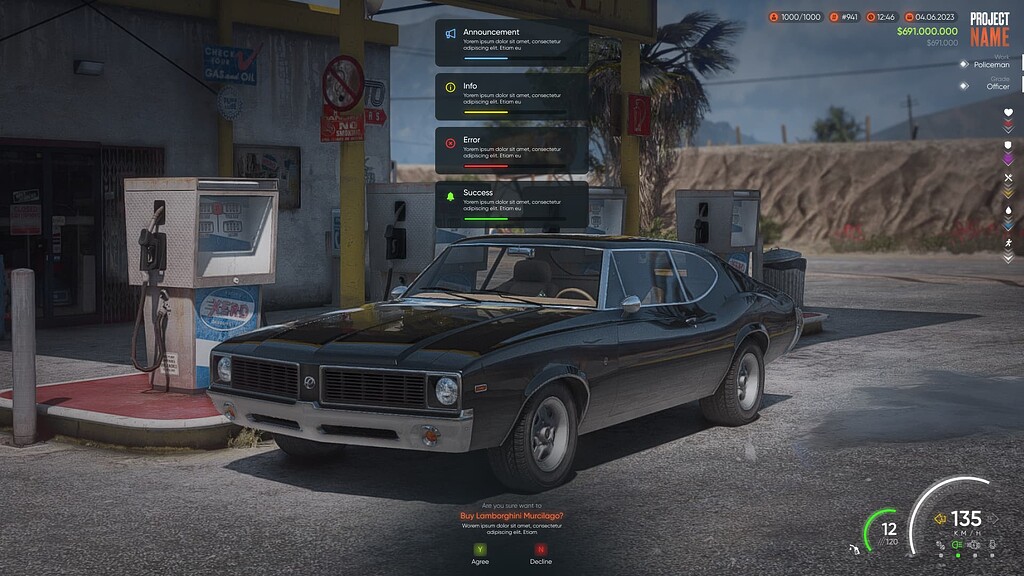Click the Error notification card
Image resolution: width=1024 pixels, height=576 pixels.
pos(511,150)
